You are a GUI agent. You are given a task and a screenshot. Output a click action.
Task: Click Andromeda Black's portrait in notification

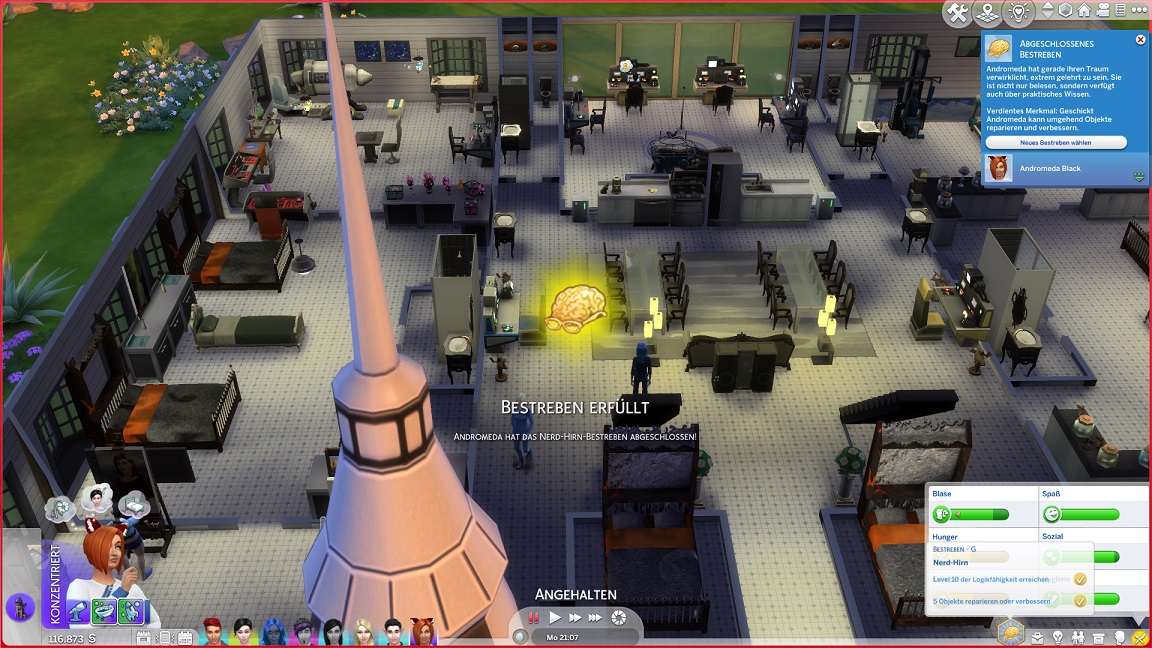[996, 168]
